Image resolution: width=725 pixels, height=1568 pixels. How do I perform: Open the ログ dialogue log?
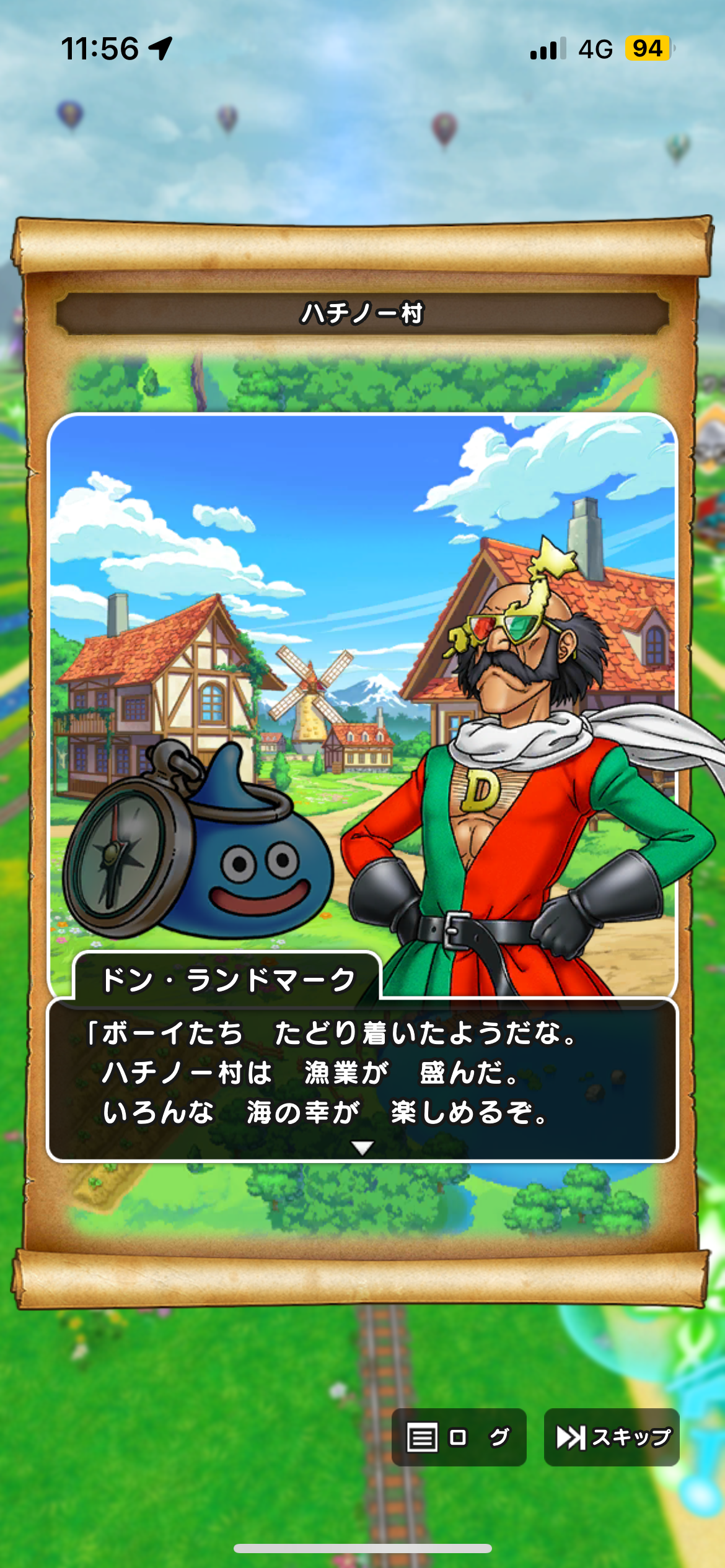pyautogui.click(x=459, y=1437)
